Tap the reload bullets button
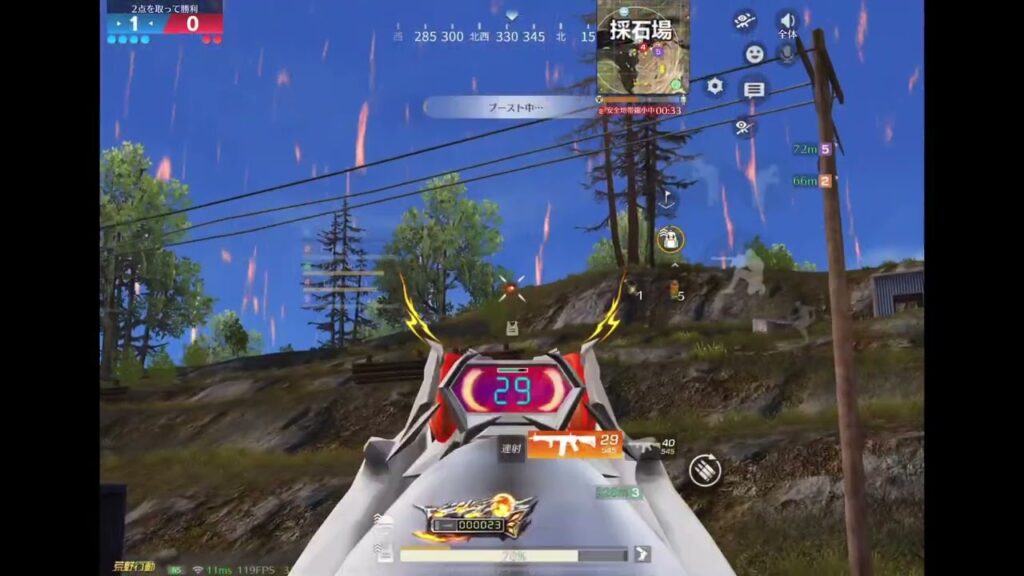Image resolution: width=1024 pixels, height=576 pixels. (705, 469)
